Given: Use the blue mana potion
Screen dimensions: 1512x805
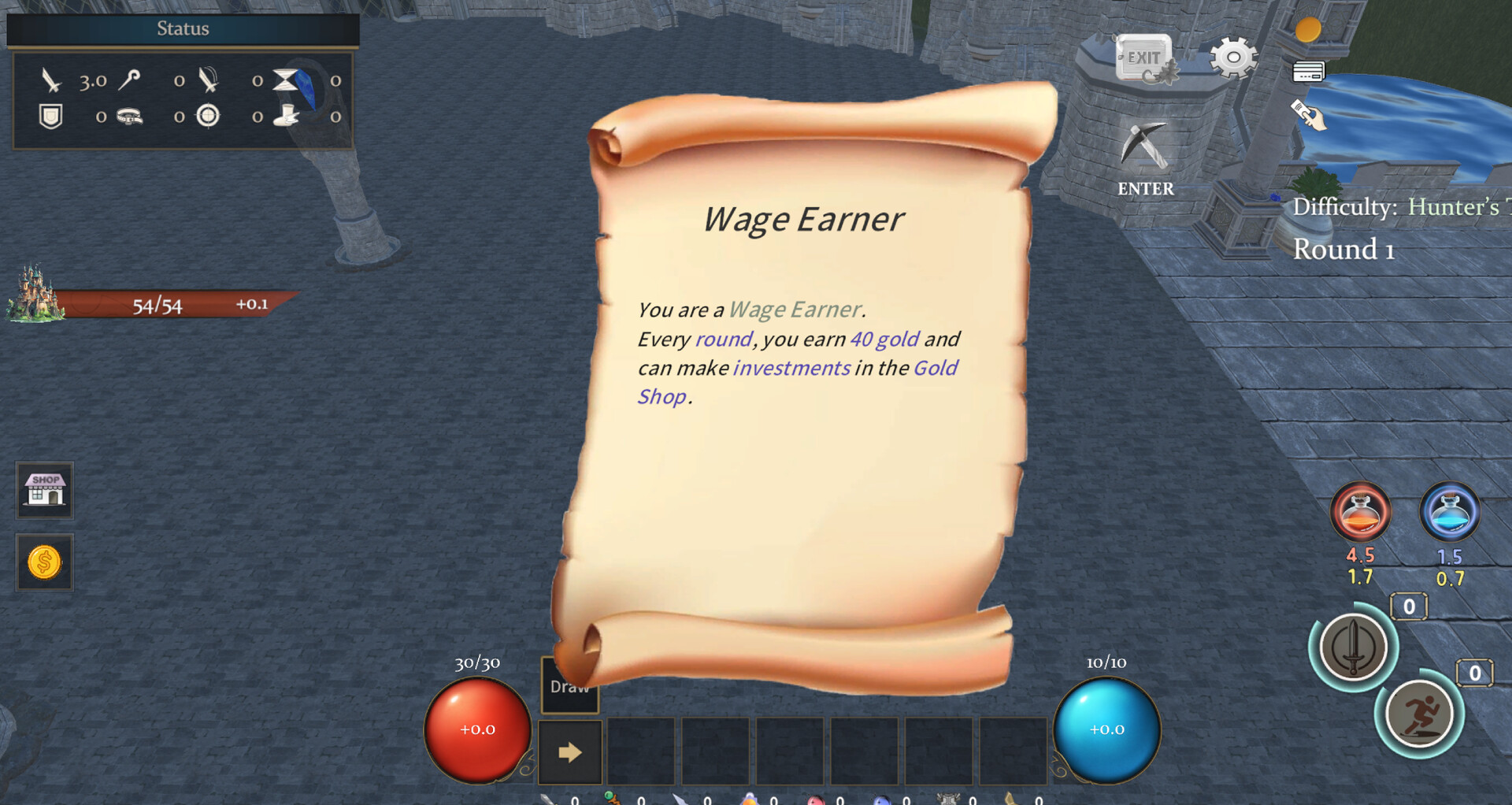Looking at the screenshot, I should [x=1449, y=512].
